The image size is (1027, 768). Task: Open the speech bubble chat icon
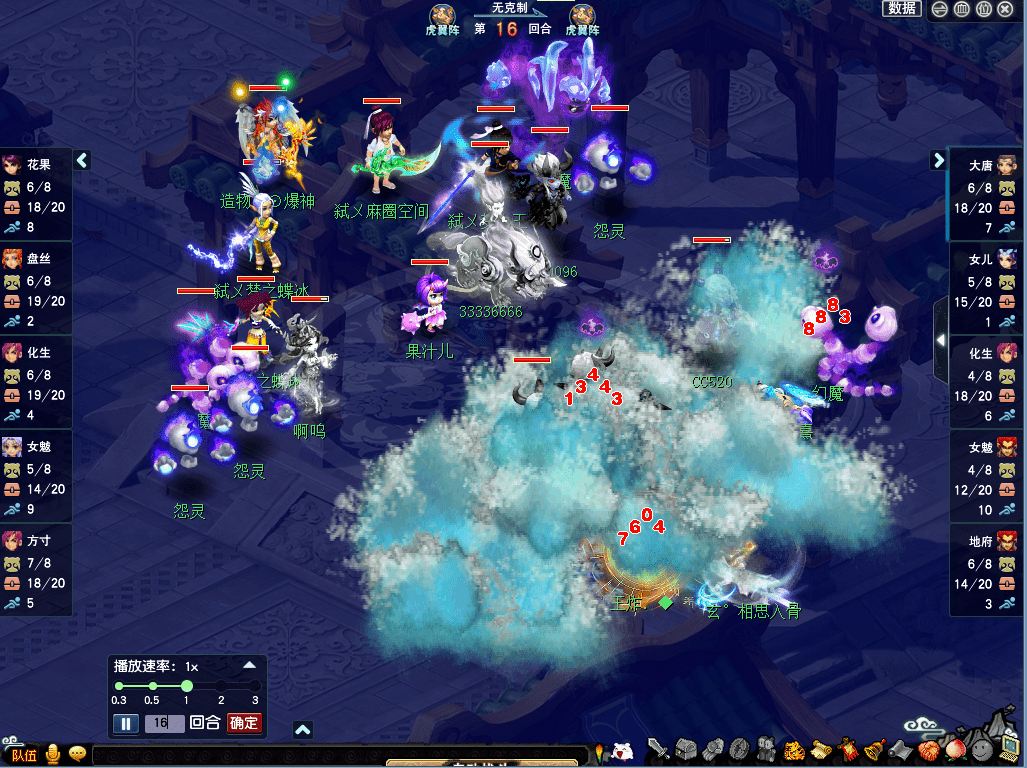(x=77, y=754)
